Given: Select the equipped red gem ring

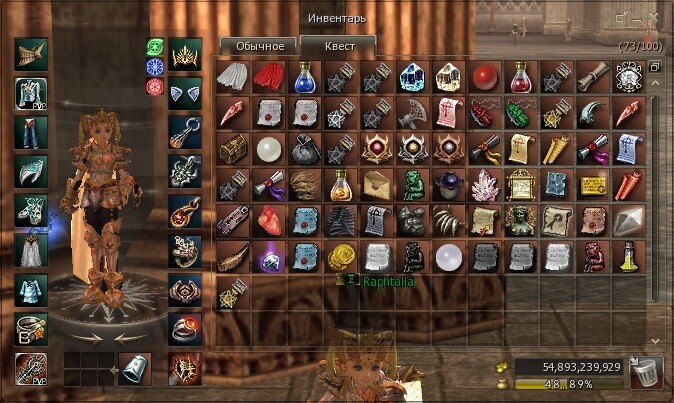Looking at the screenshot, I should (x=185, y=326).
